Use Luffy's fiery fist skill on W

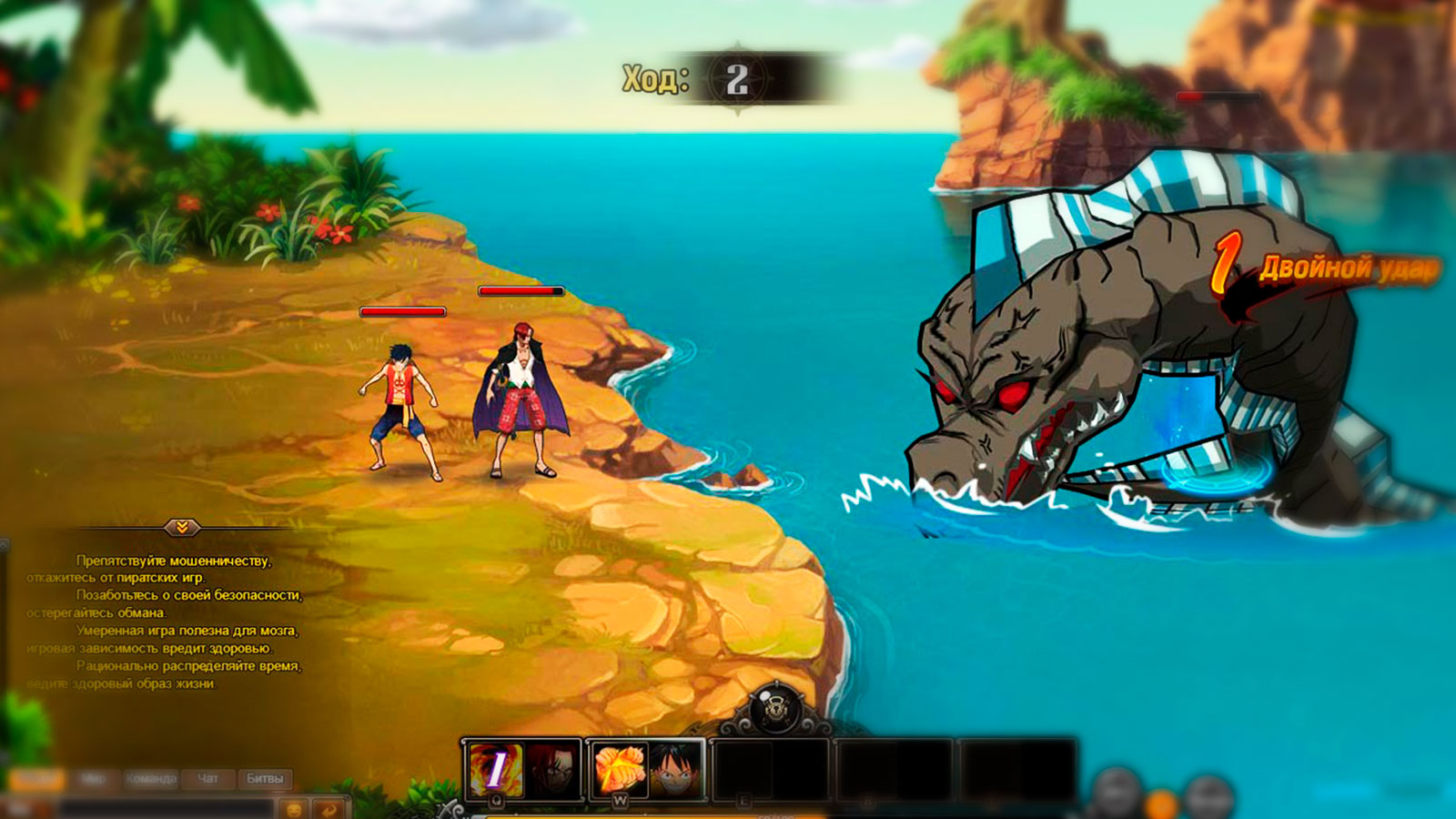620,769
